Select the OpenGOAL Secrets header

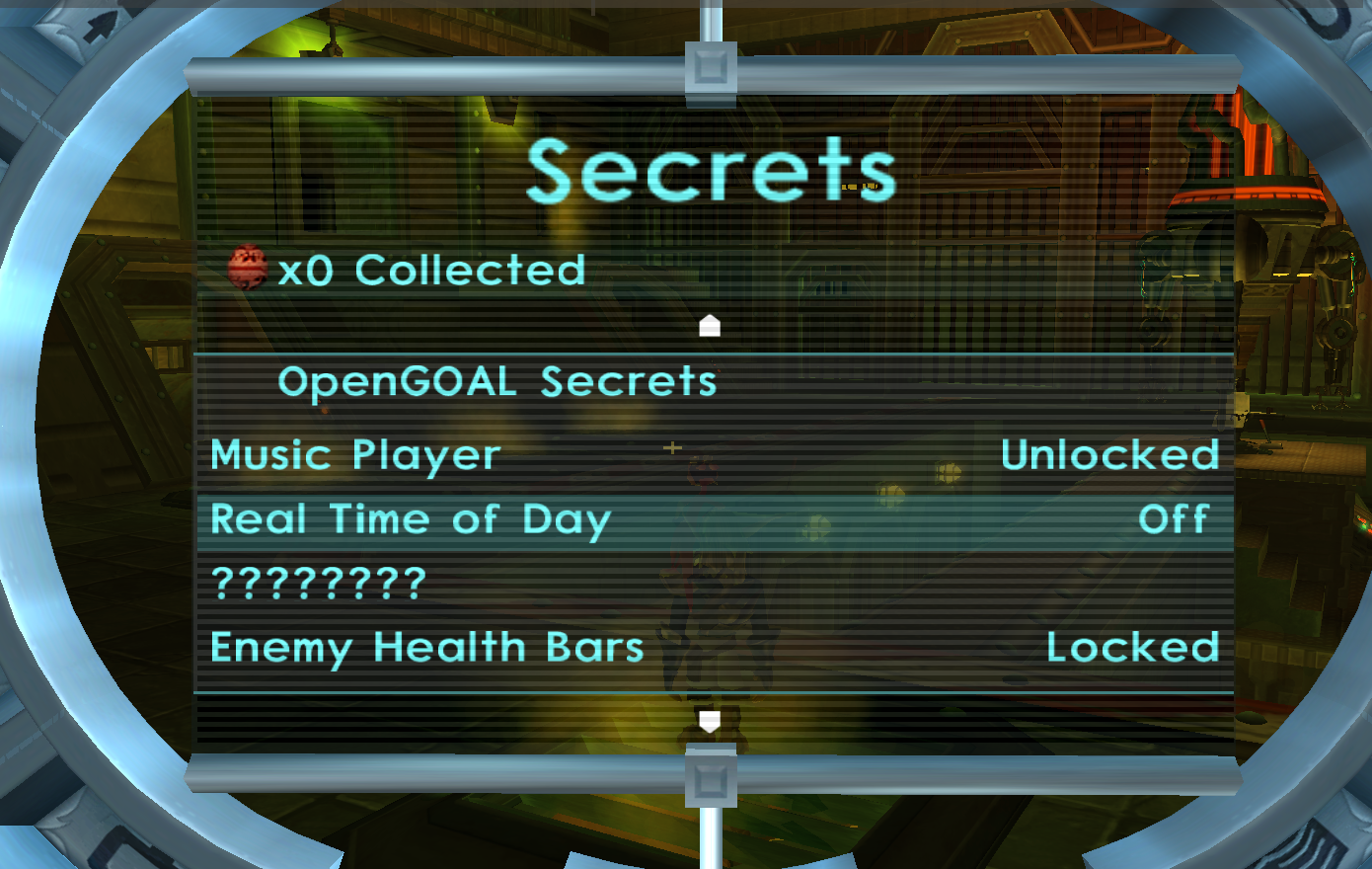click(498, 380)
